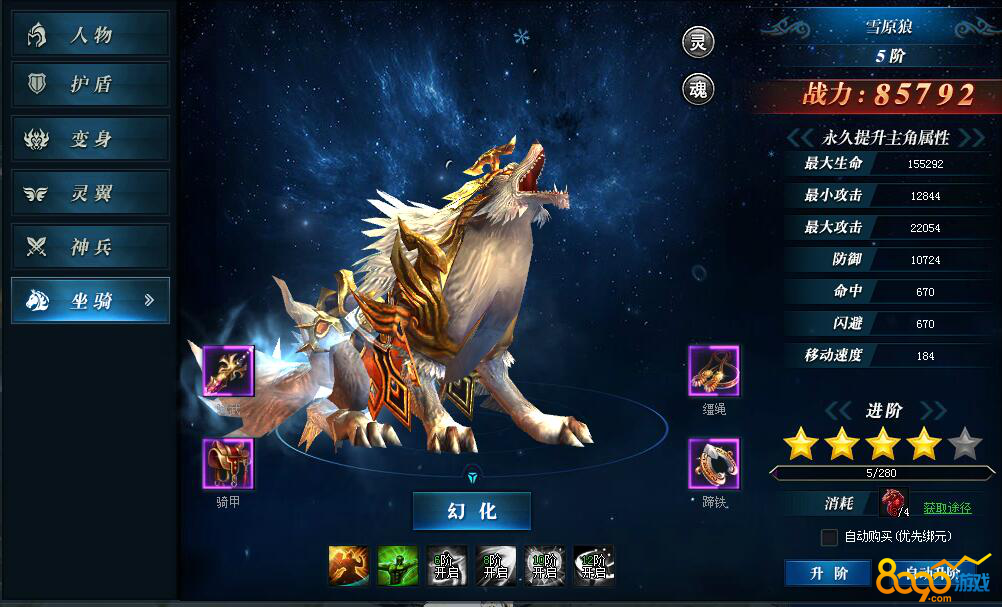
Task: Click the 升阶 upgrade button
Action: [829, 573]
